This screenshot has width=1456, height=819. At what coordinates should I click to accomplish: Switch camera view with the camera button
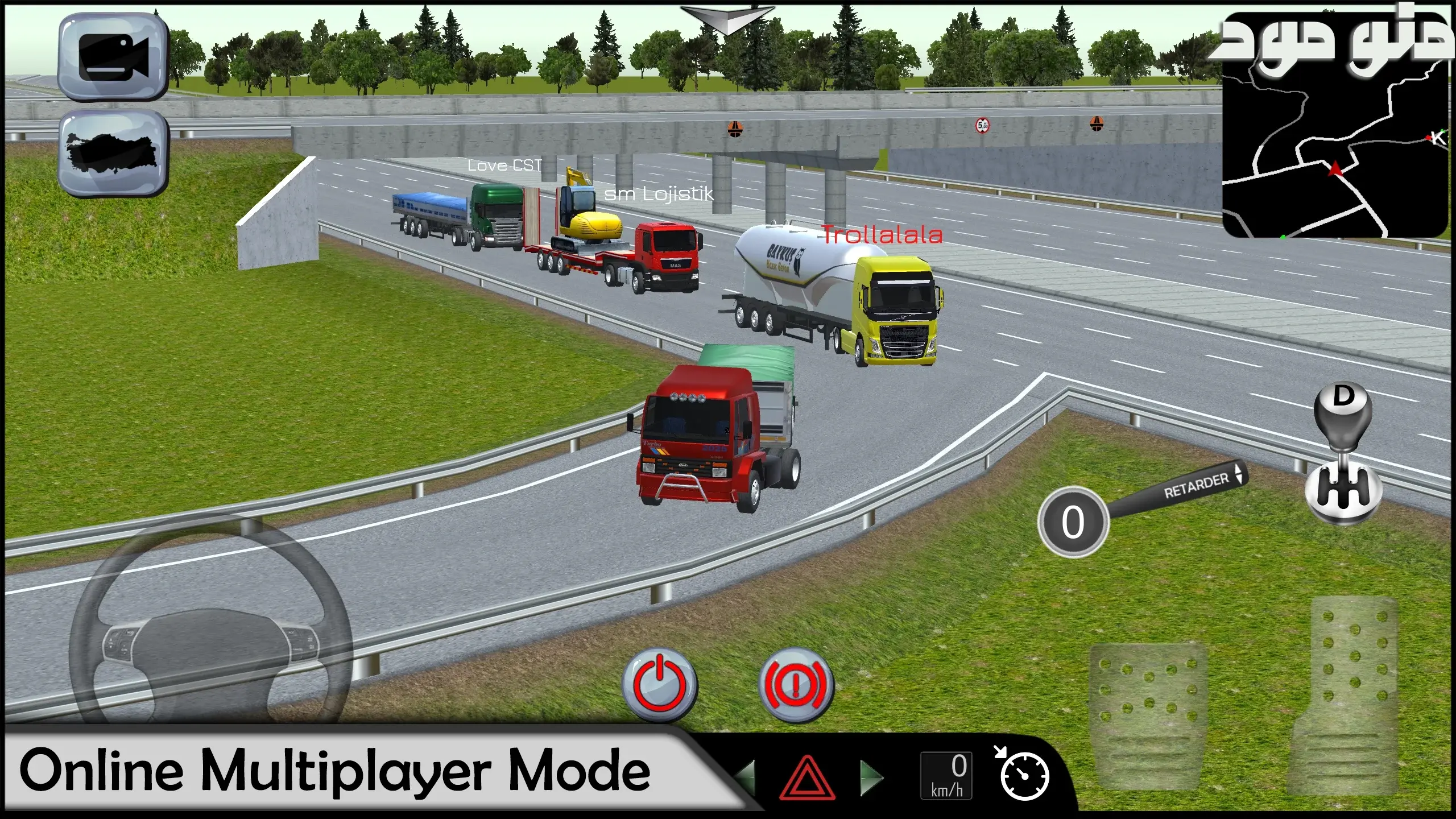[113, 57]
